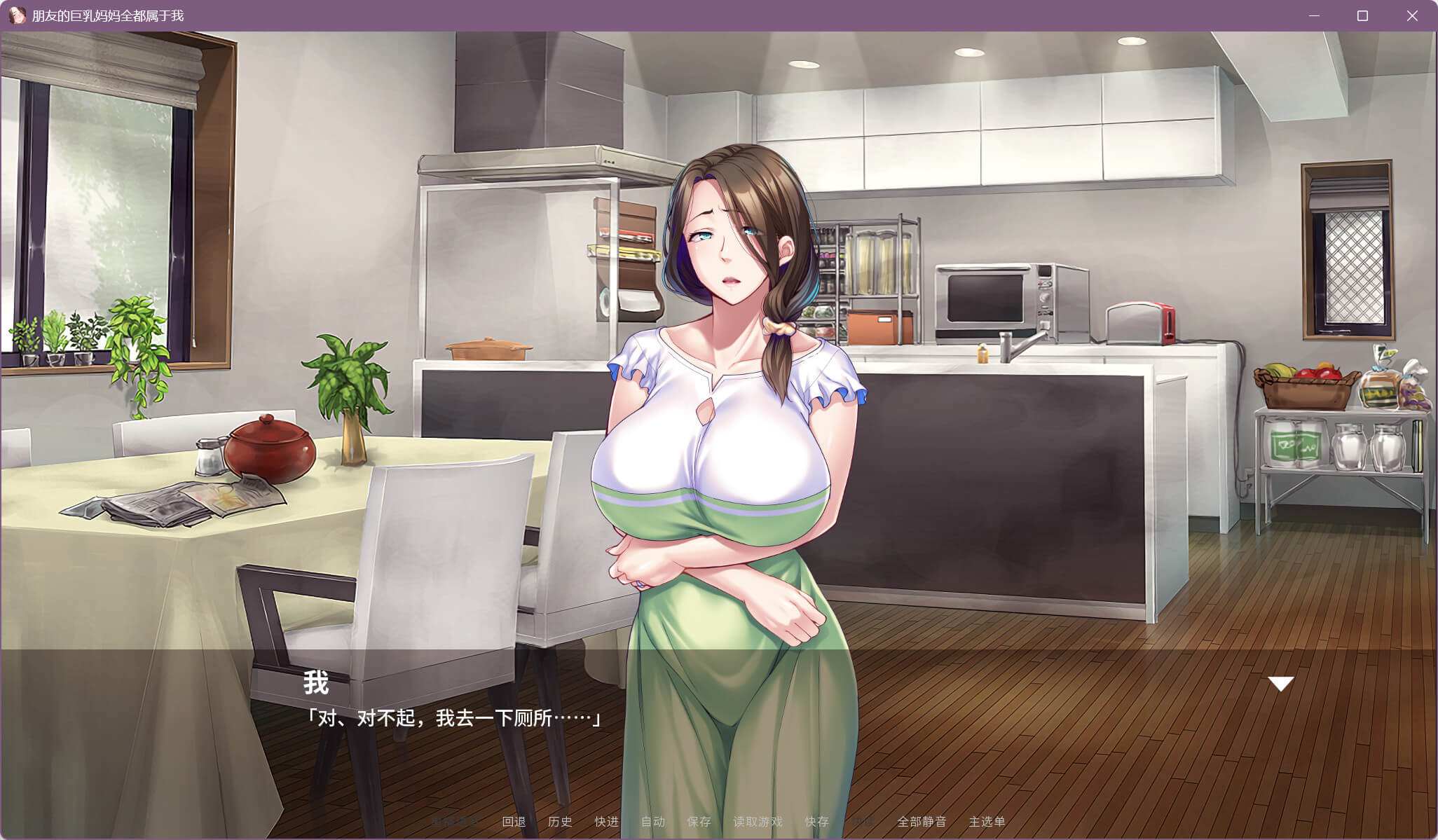Click the 回退 rollback button
This screenshot has width=1438, height=840.
(x=514, y=822)
